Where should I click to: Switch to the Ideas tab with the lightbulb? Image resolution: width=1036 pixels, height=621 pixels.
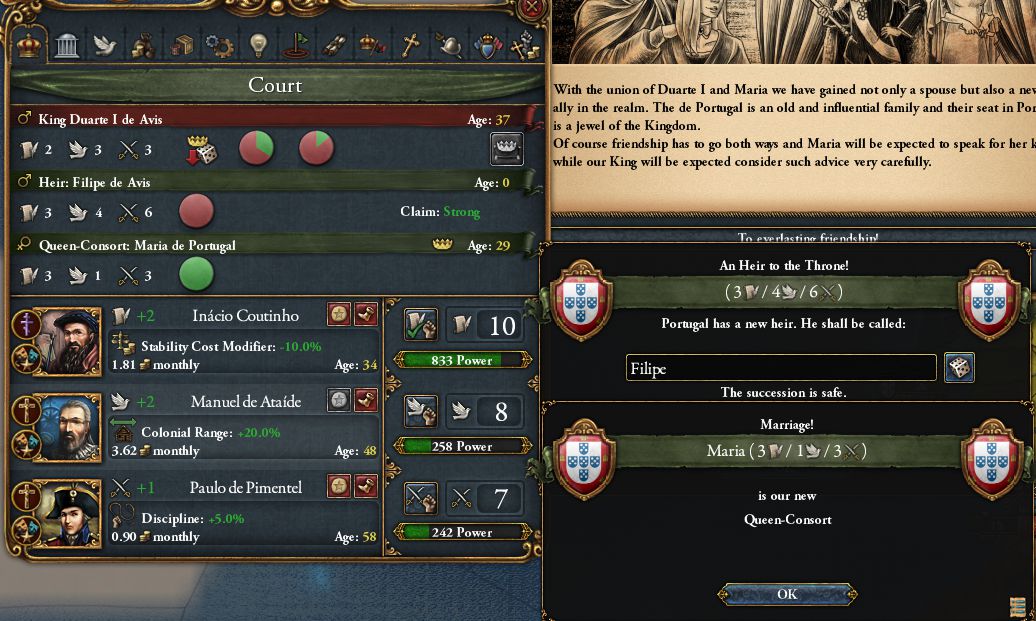coord(258,45)
